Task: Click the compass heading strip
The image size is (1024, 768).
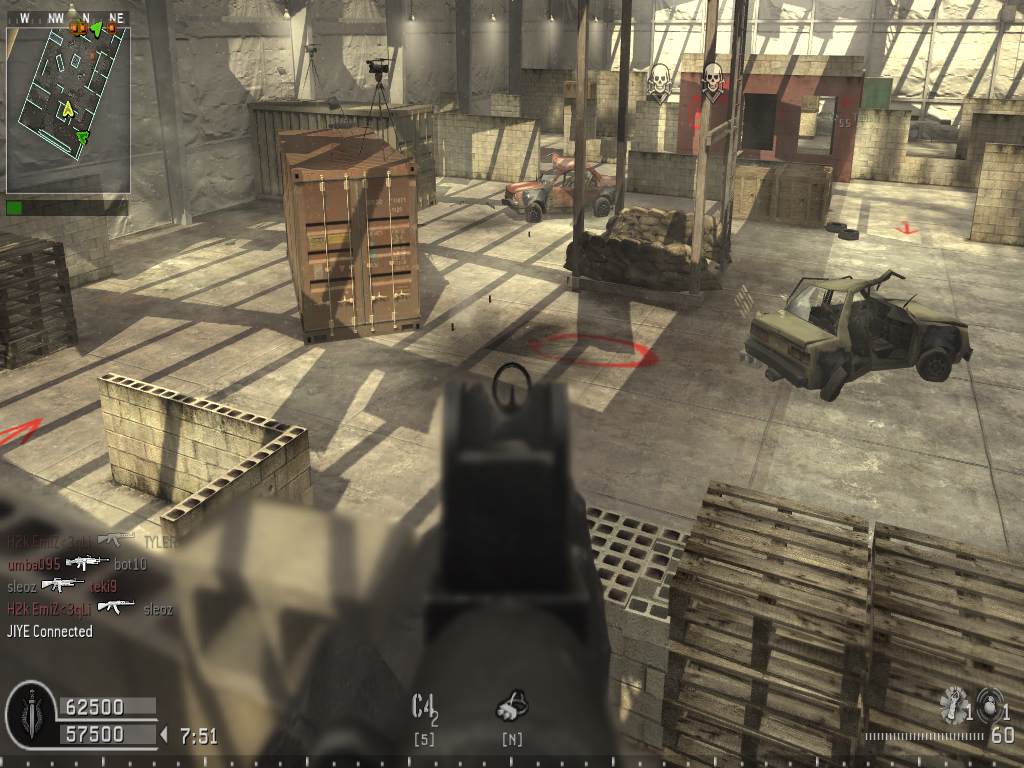Action: (68, 18)
